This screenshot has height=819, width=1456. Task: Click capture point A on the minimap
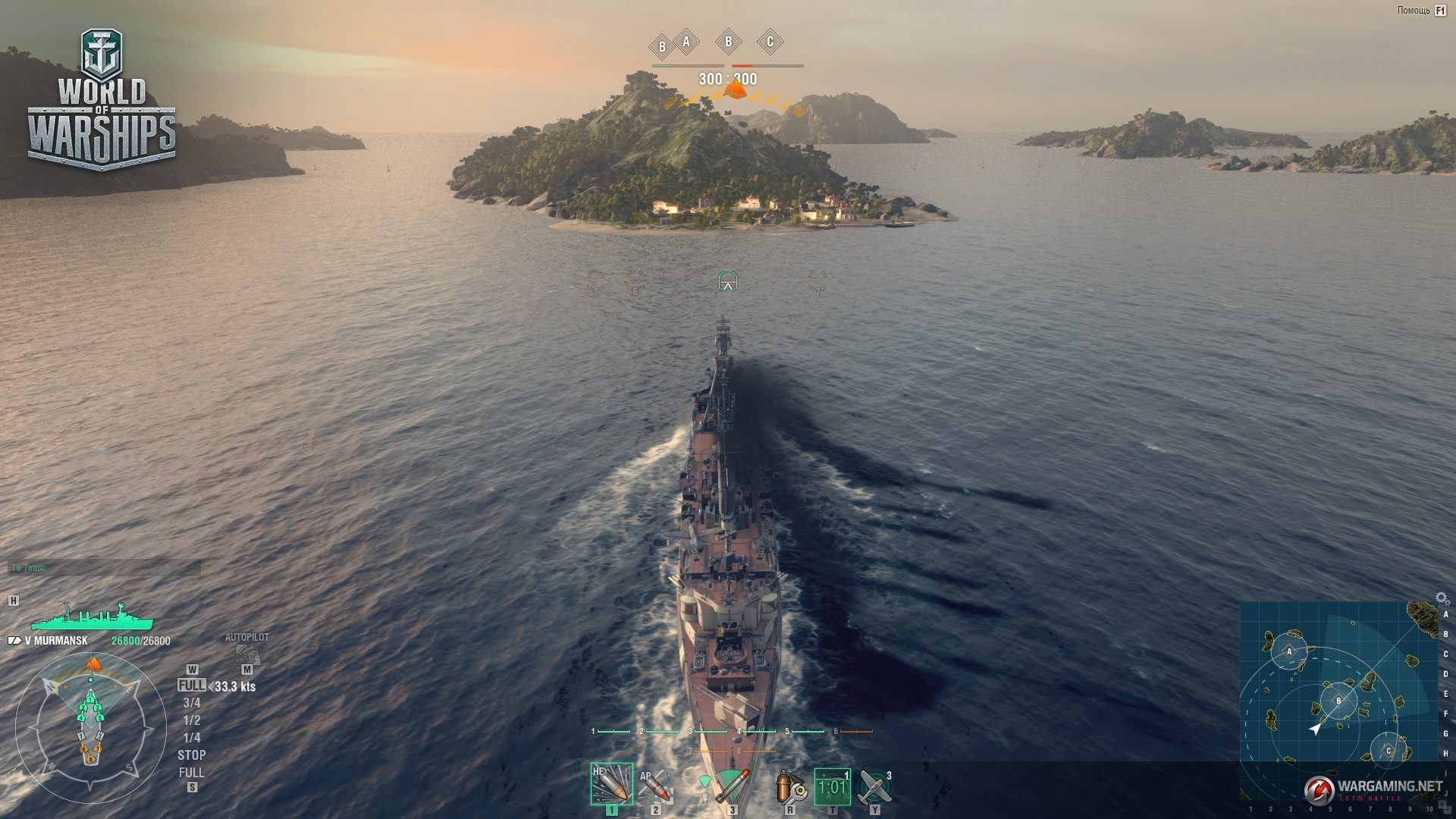1288,651
